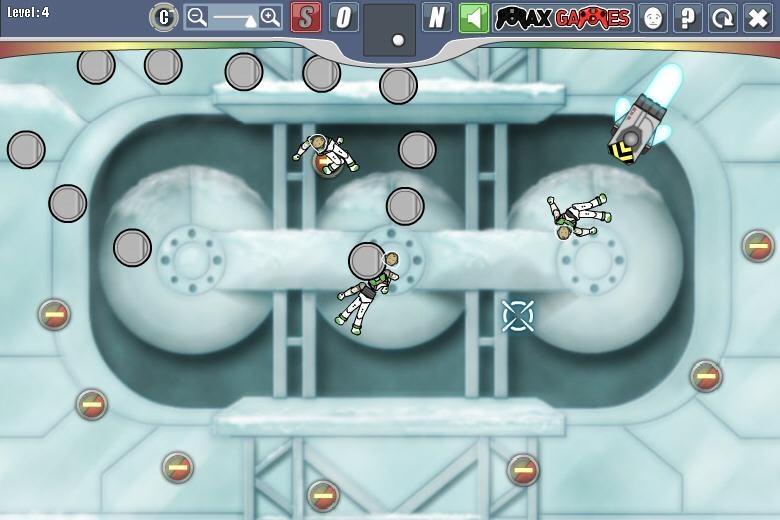Image resolution: width=780 pixels, height=520 pixels.
Task: Toggle sound with the green speaker
Action: pos(474,17)
